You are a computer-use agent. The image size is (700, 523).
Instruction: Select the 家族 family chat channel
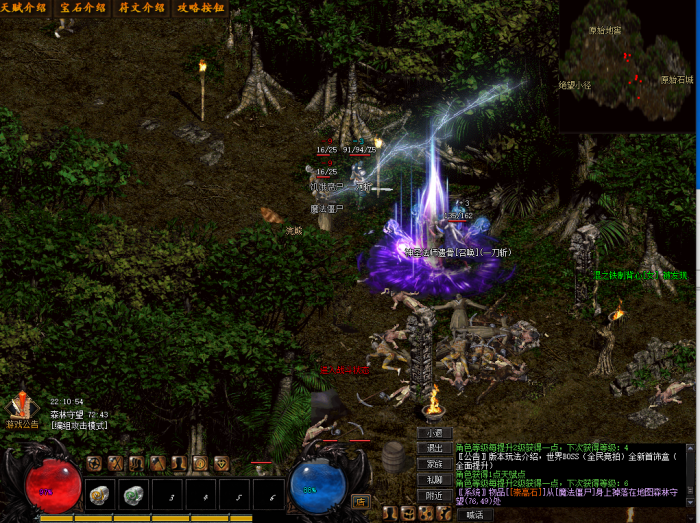(x=434, y=464)
